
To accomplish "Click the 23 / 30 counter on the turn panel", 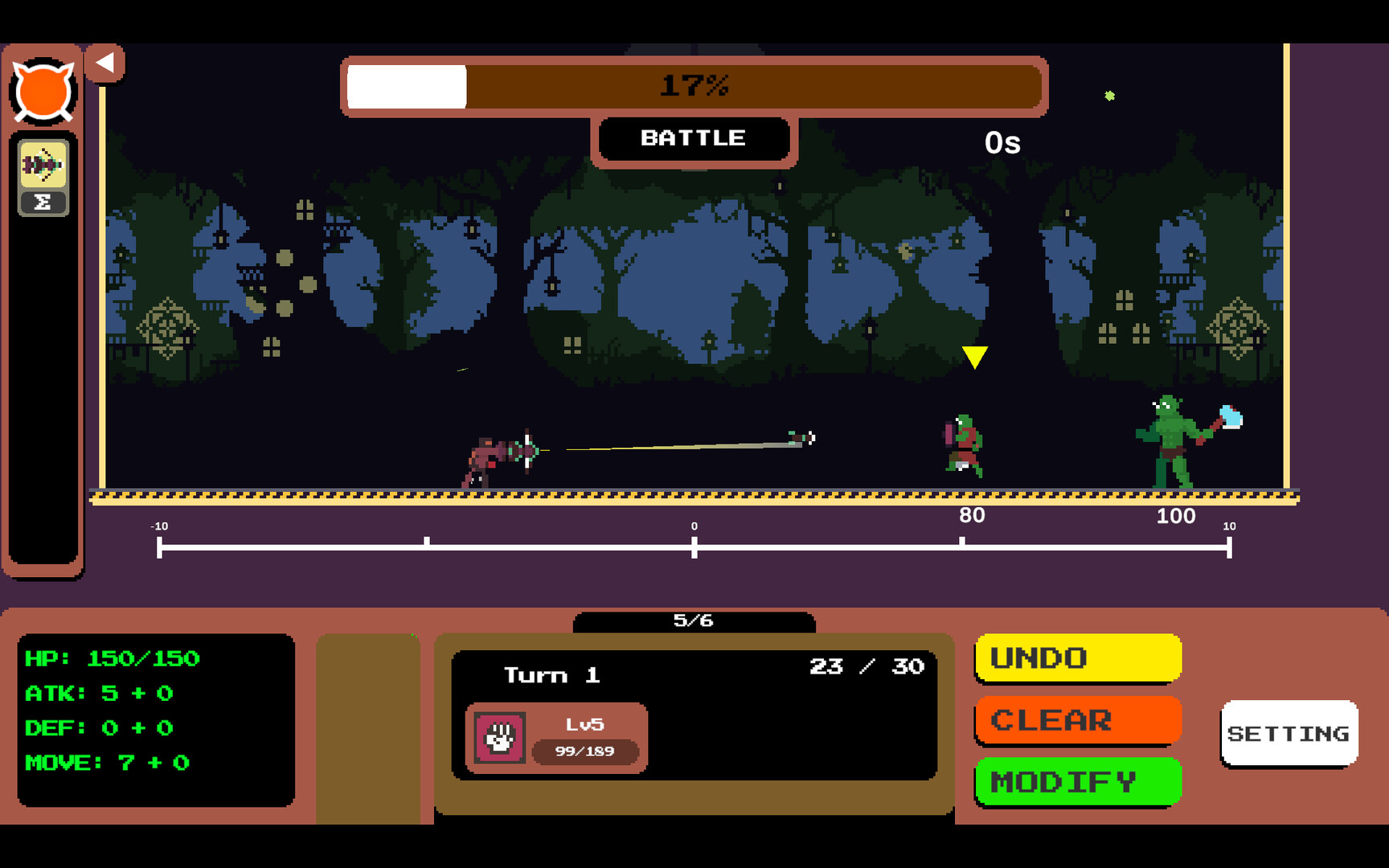I will point(867,666).
